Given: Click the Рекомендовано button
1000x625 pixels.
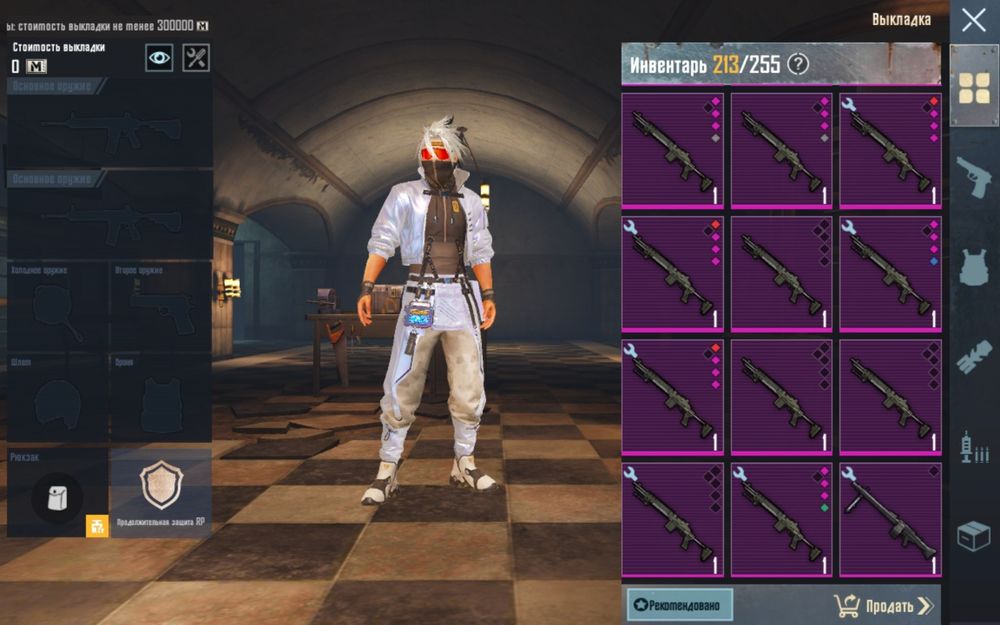Looking at the screenshot, I should click(680, 605).
